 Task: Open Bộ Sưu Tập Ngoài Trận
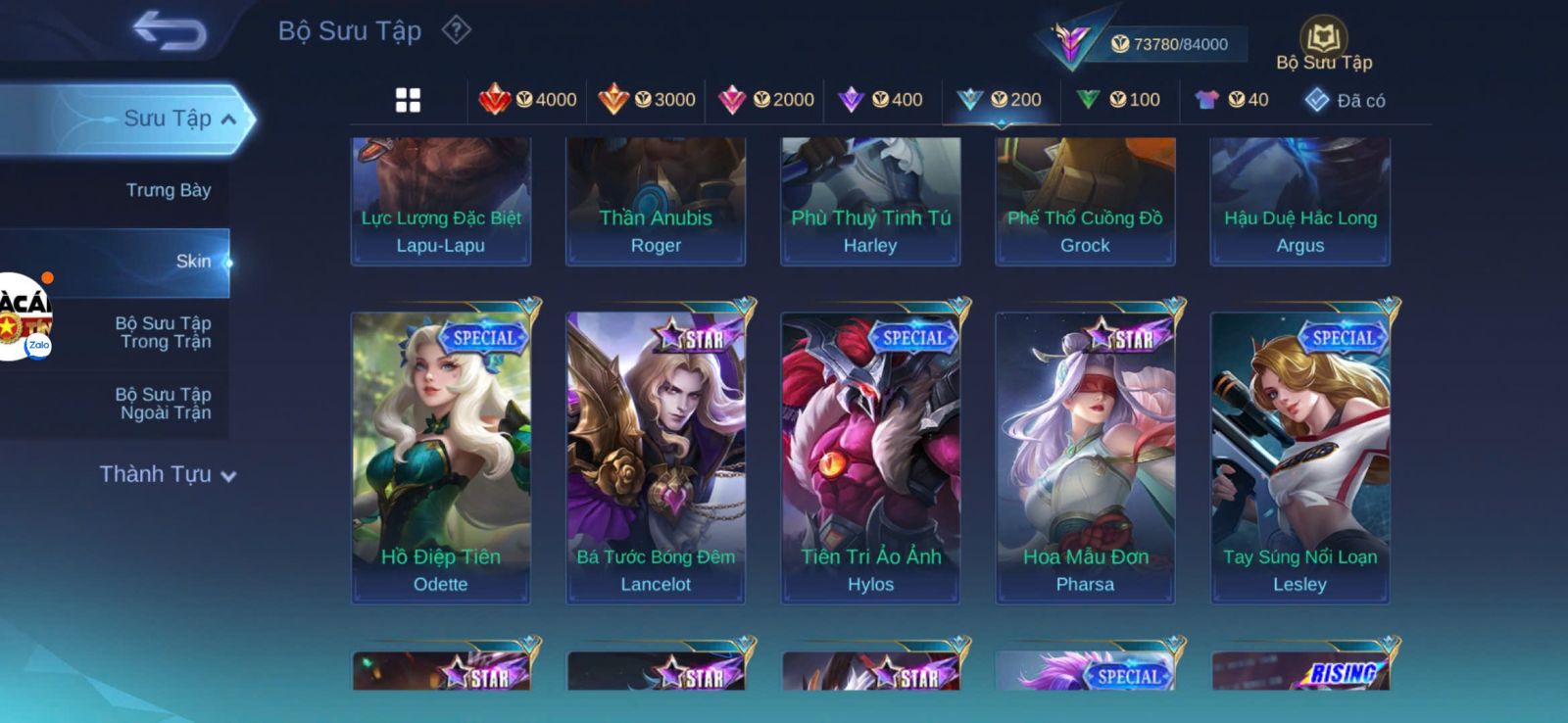[x=164, y=404]
